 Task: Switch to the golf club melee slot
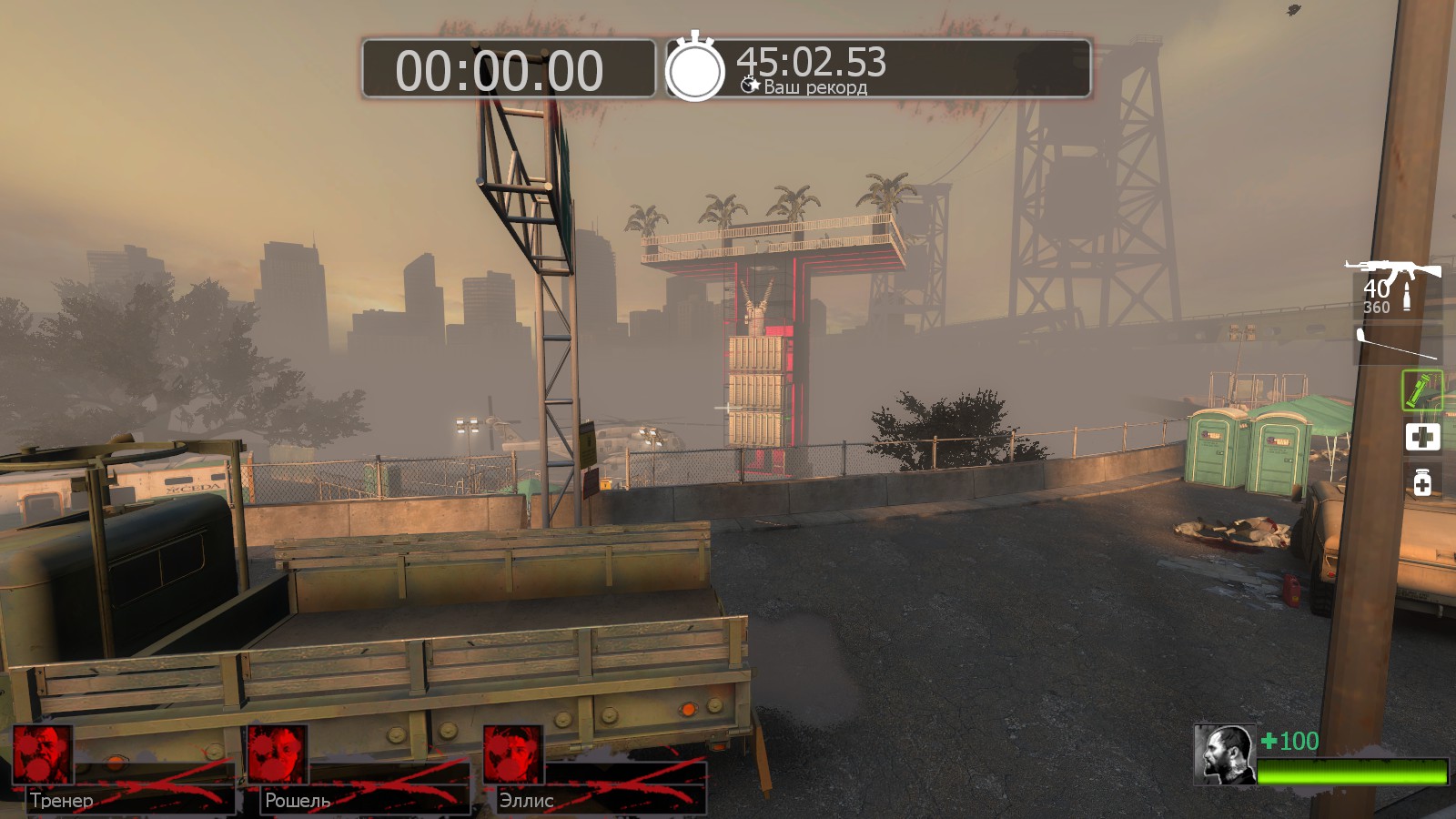click(x=1397, y=344)
